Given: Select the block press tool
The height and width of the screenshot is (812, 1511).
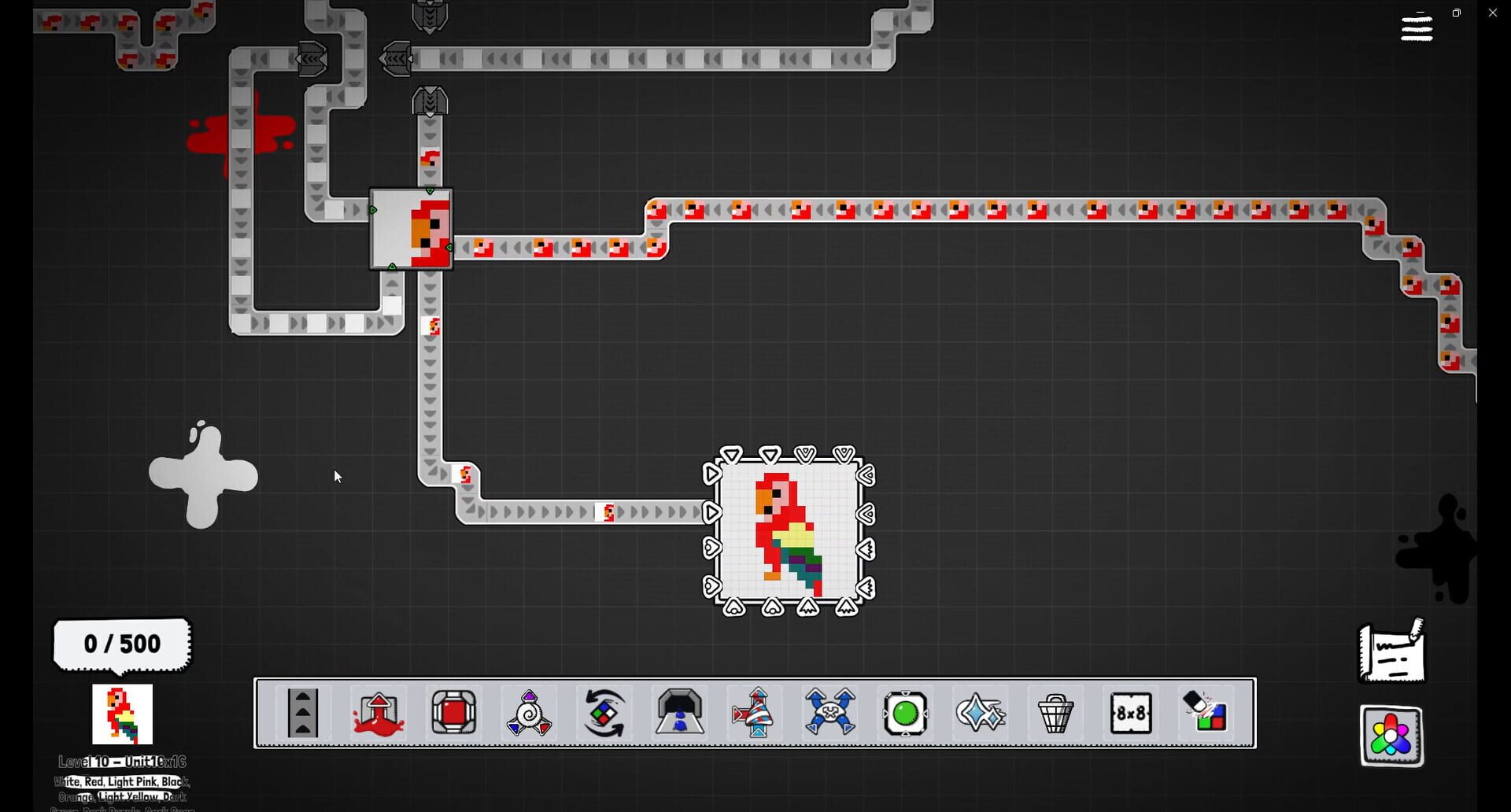Looking at the screenshot, I should click(x=453, y=714).
